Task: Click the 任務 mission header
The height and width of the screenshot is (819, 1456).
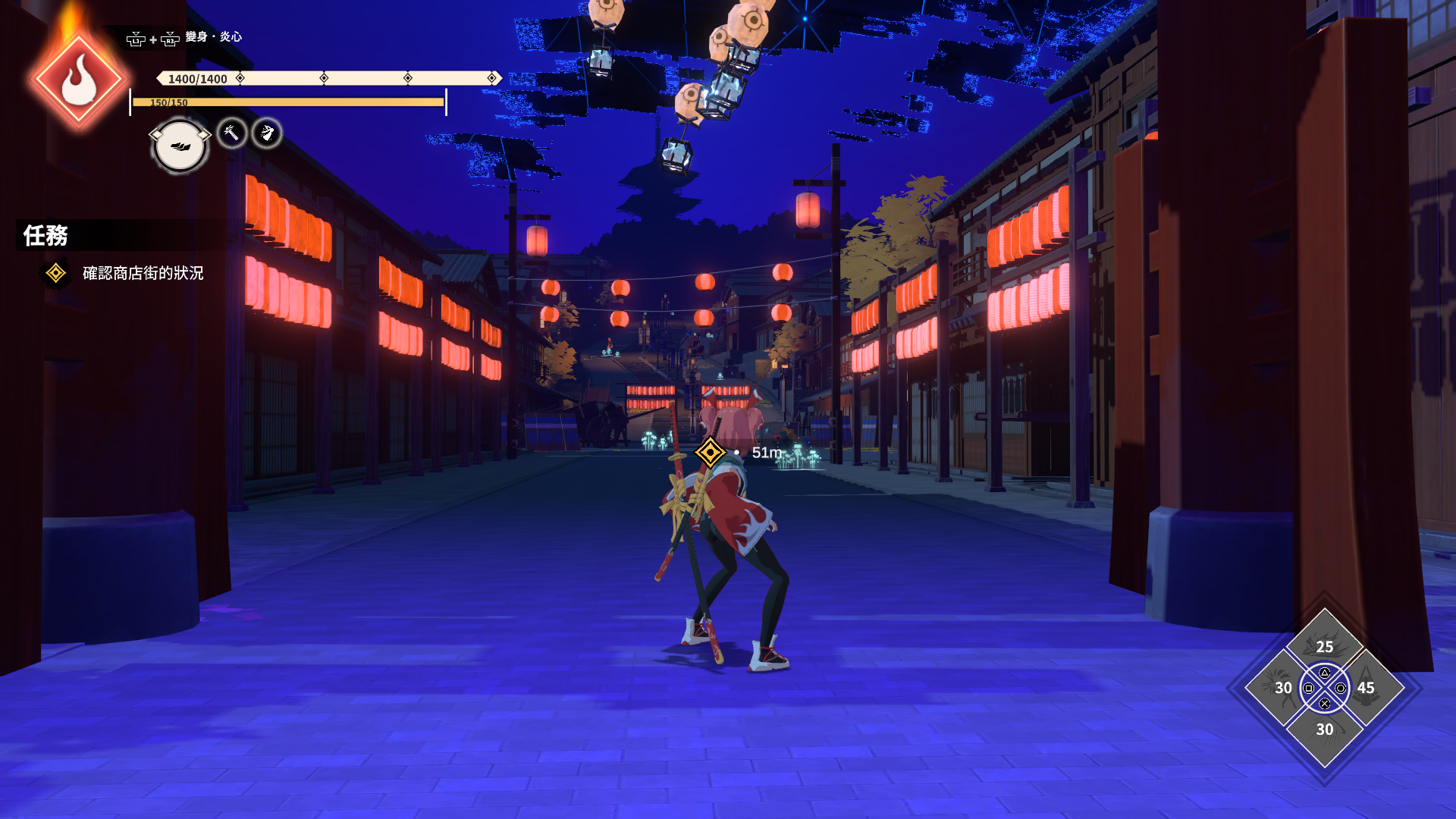Action: tap(45, 236)
